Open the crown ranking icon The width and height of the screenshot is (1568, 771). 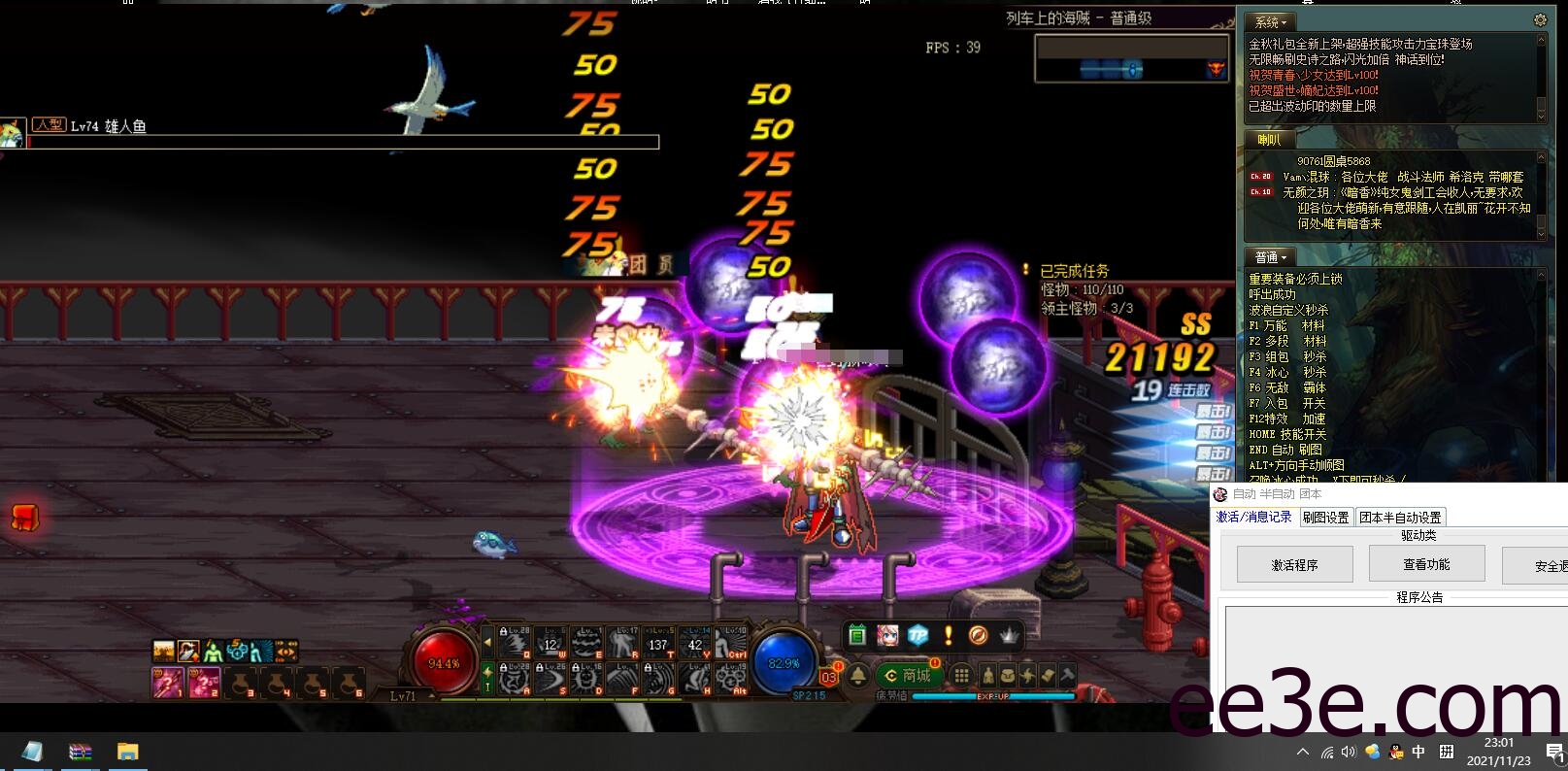1008,636
